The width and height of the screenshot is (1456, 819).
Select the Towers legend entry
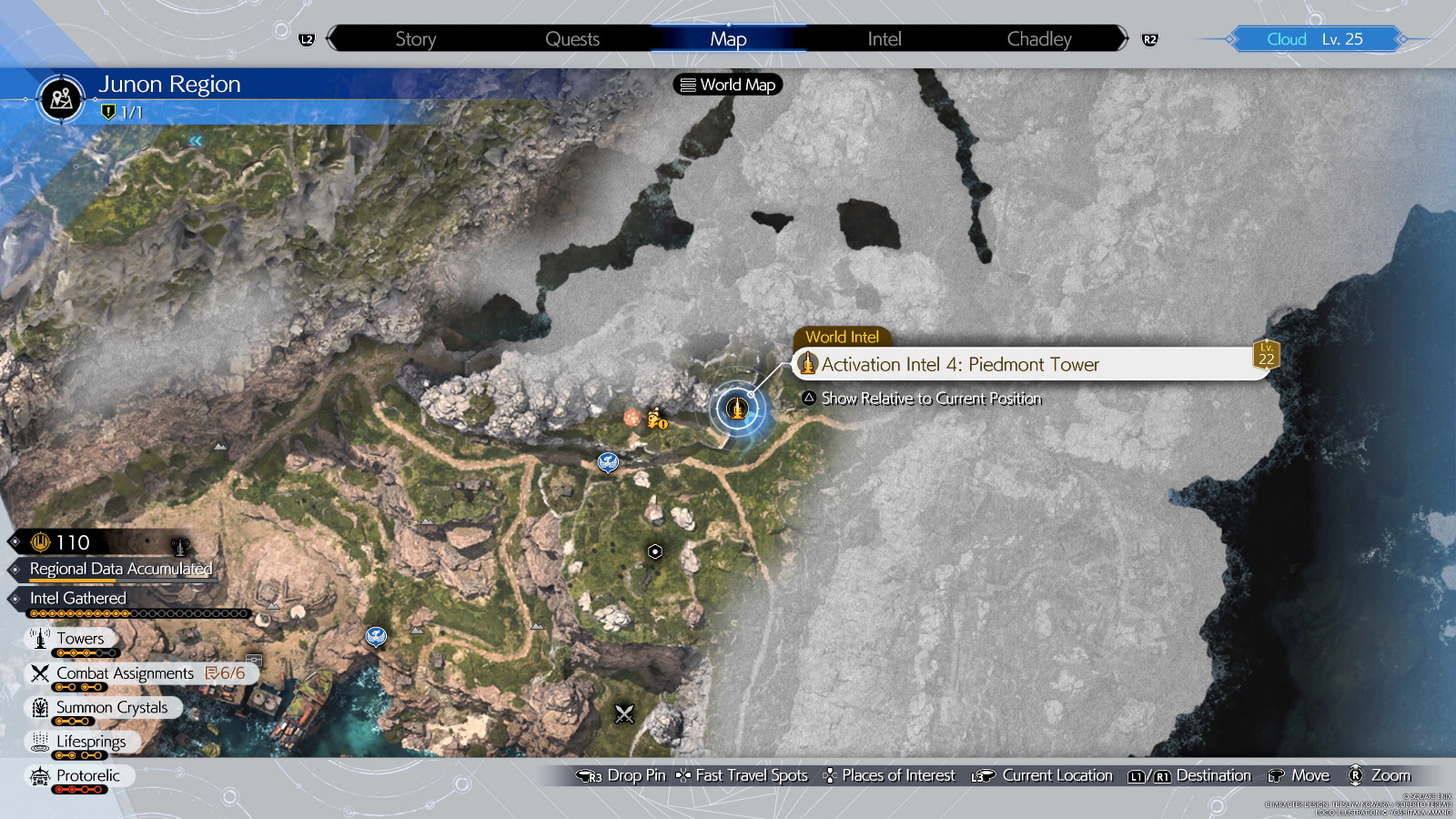(79, 639)
